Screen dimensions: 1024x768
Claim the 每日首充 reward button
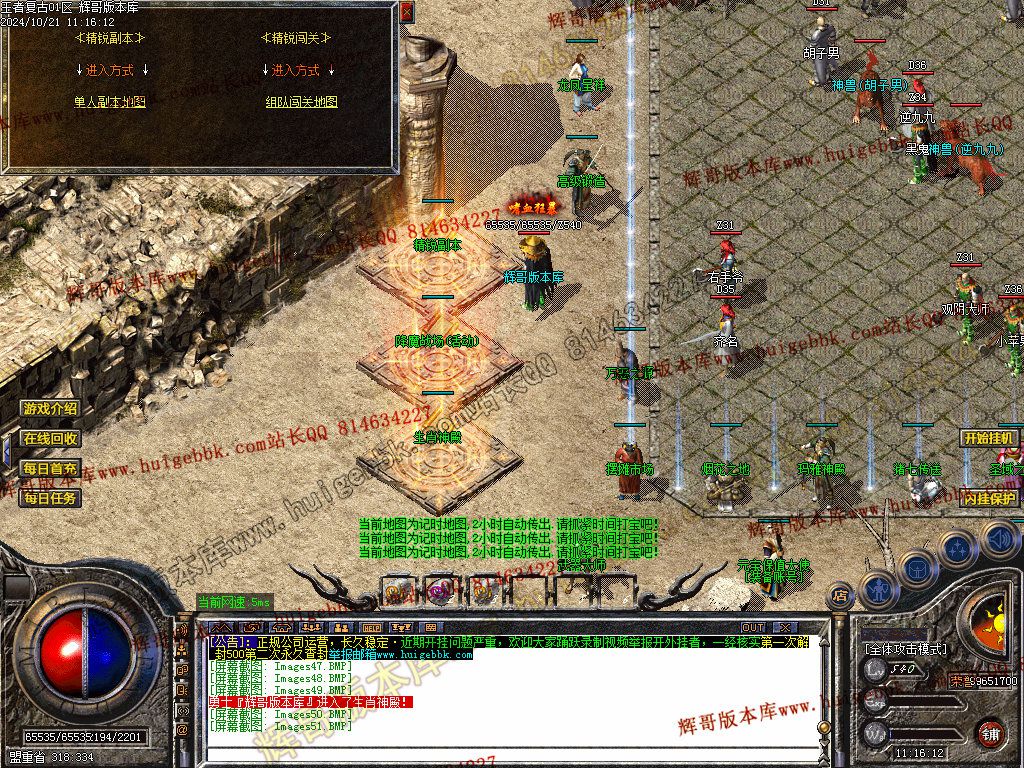[51, 468]
